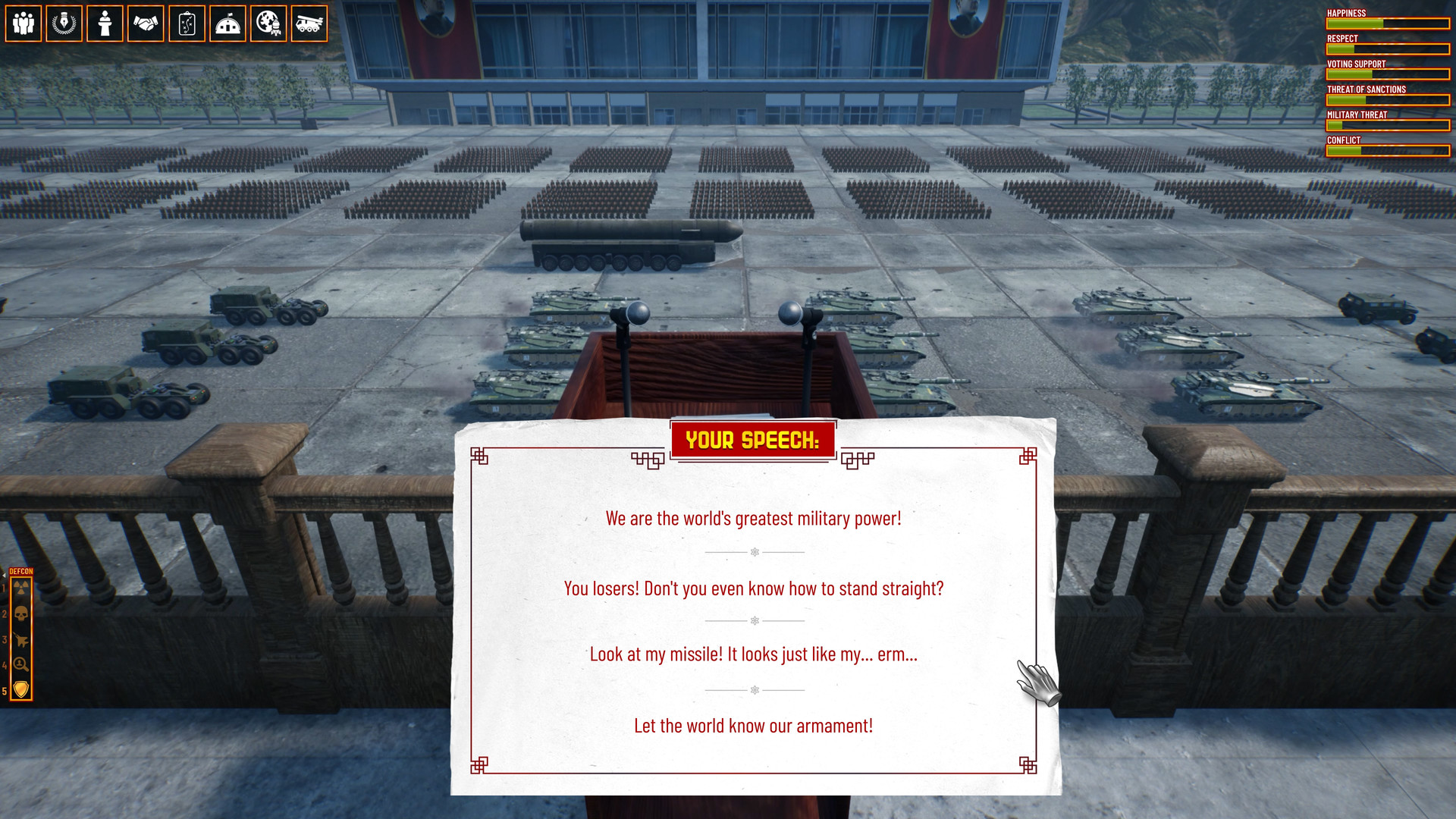
Task: View the strategy clipboard plan
Action: tap(187, 24)
